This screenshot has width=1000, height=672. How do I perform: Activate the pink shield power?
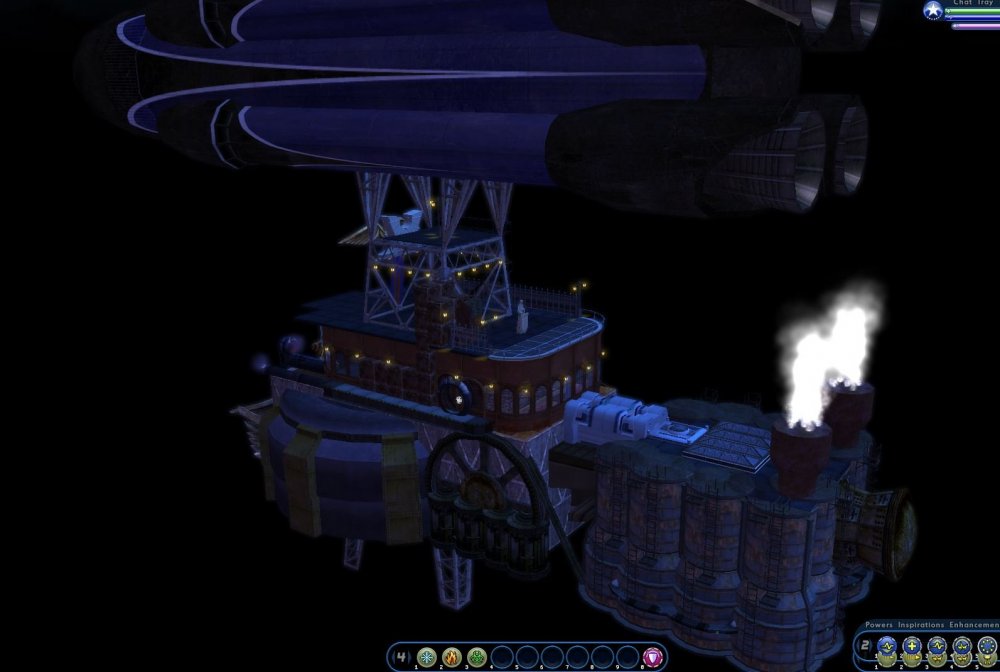[652, 657]
